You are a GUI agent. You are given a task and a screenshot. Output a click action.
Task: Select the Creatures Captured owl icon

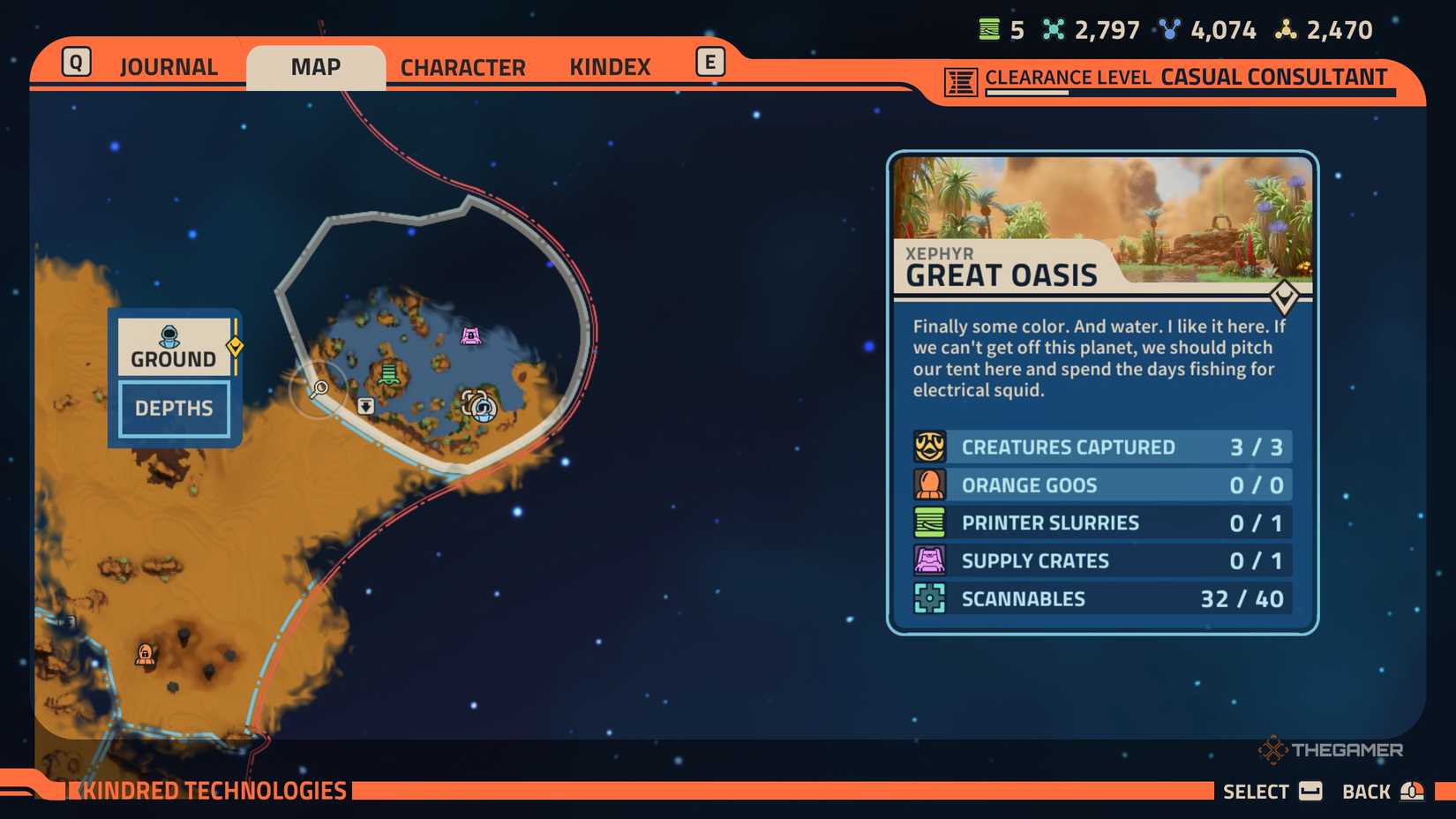[x=929, y=447]
